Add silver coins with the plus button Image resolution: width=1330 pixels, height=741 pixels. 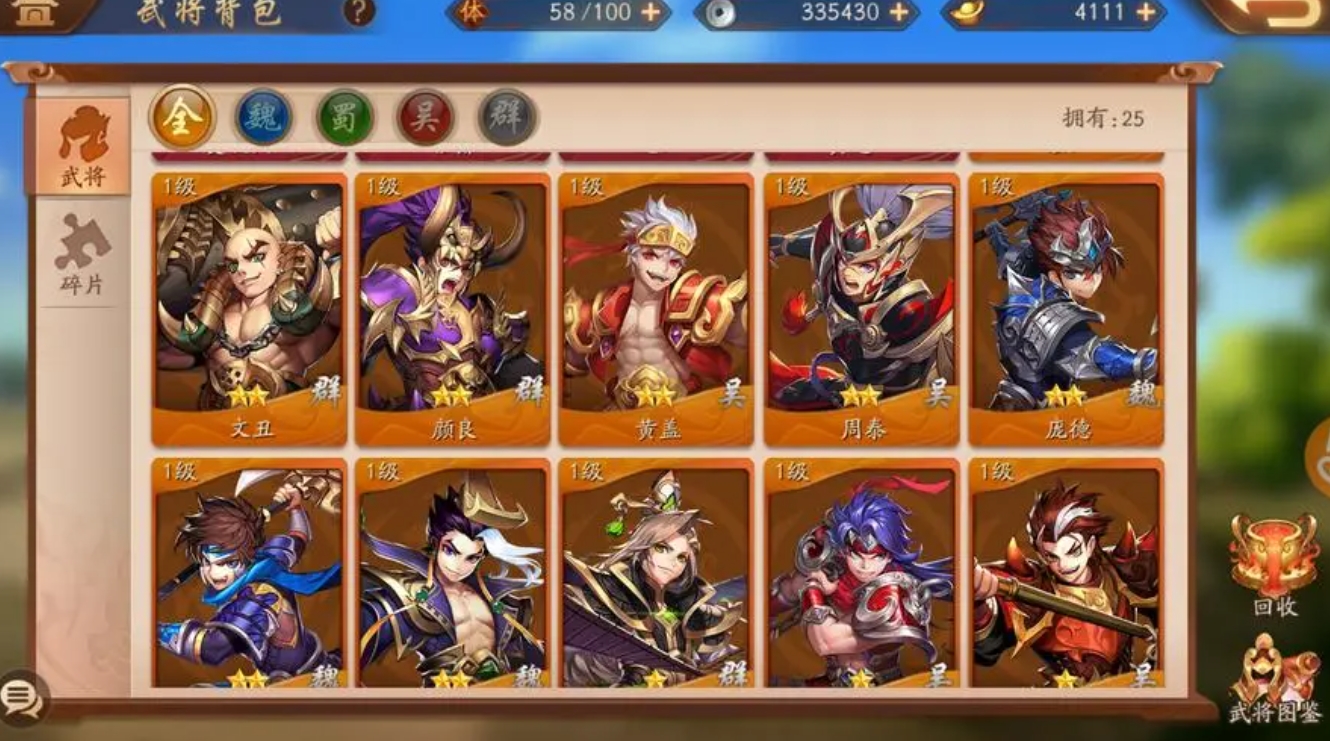[x=899, y=13]
